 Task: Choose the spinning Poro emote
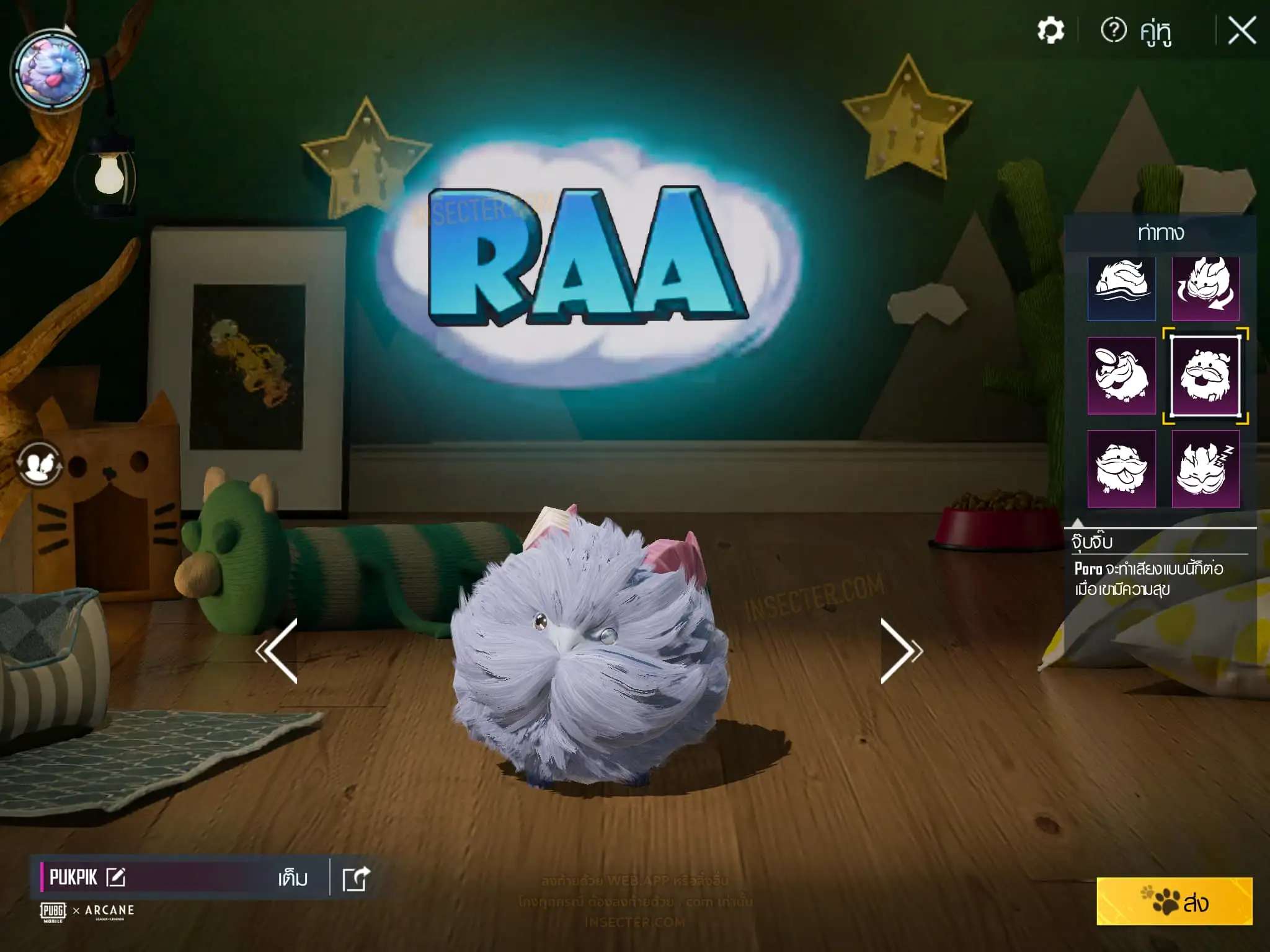click(x=1205, y=288)
